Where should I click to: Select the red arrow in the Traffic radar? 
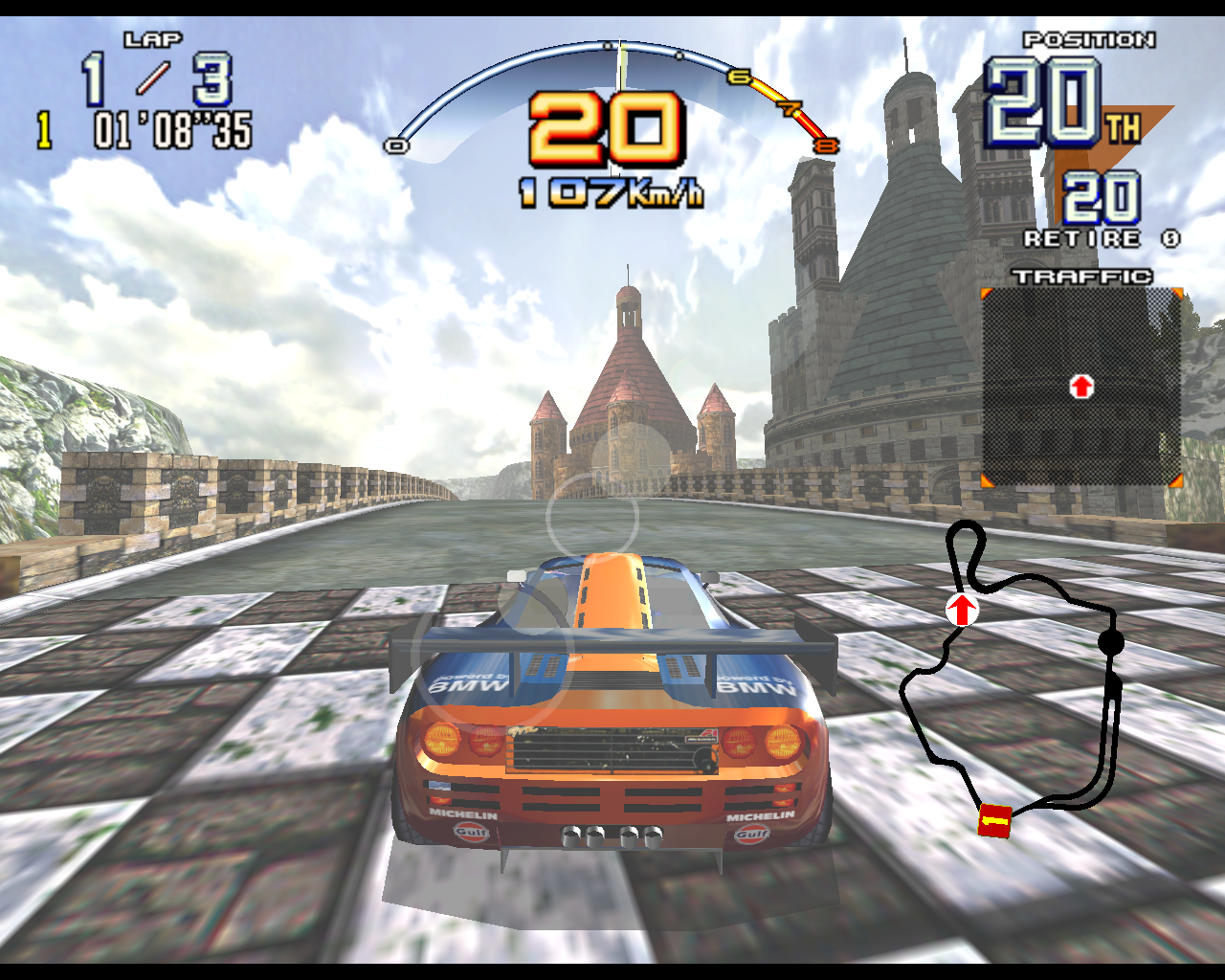tap(1081, 387)
